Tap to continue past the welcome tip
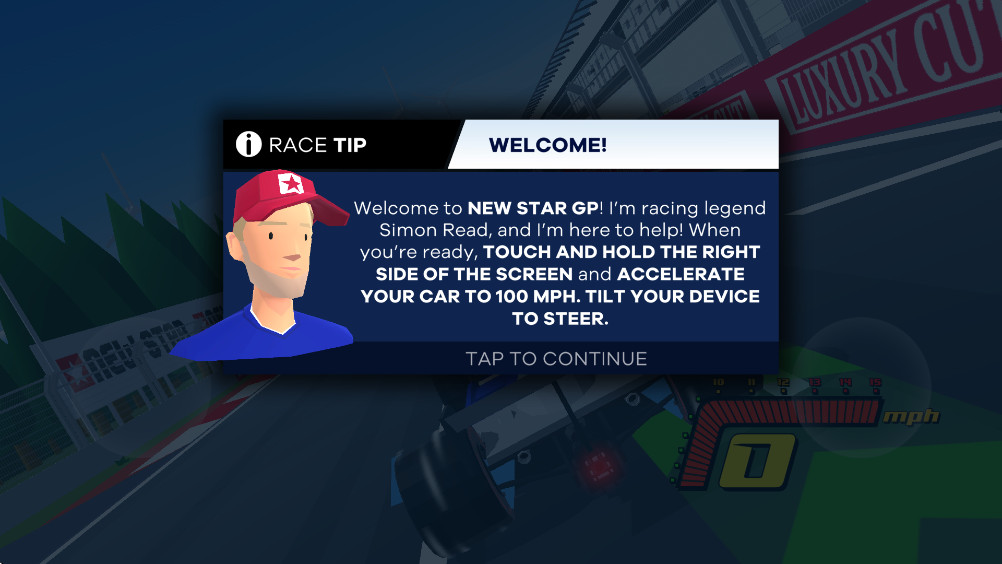Screen dimensions: 1002x564 [x=556, y=358]
